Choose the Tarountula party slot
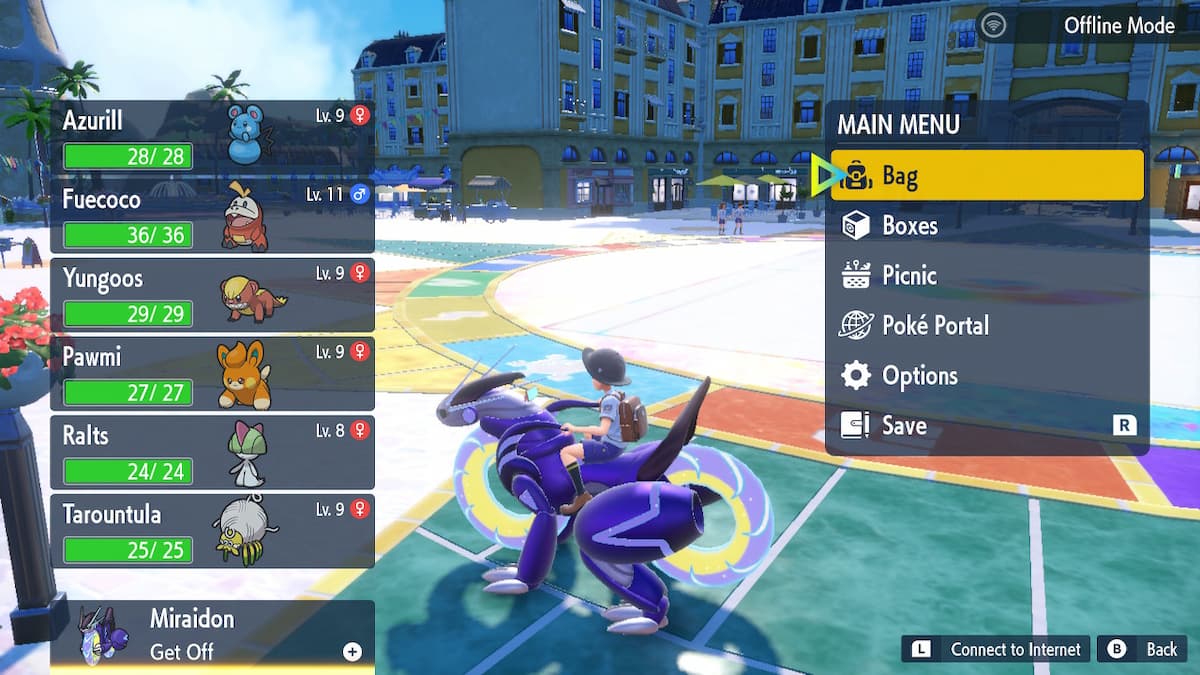 coord(212,530)
